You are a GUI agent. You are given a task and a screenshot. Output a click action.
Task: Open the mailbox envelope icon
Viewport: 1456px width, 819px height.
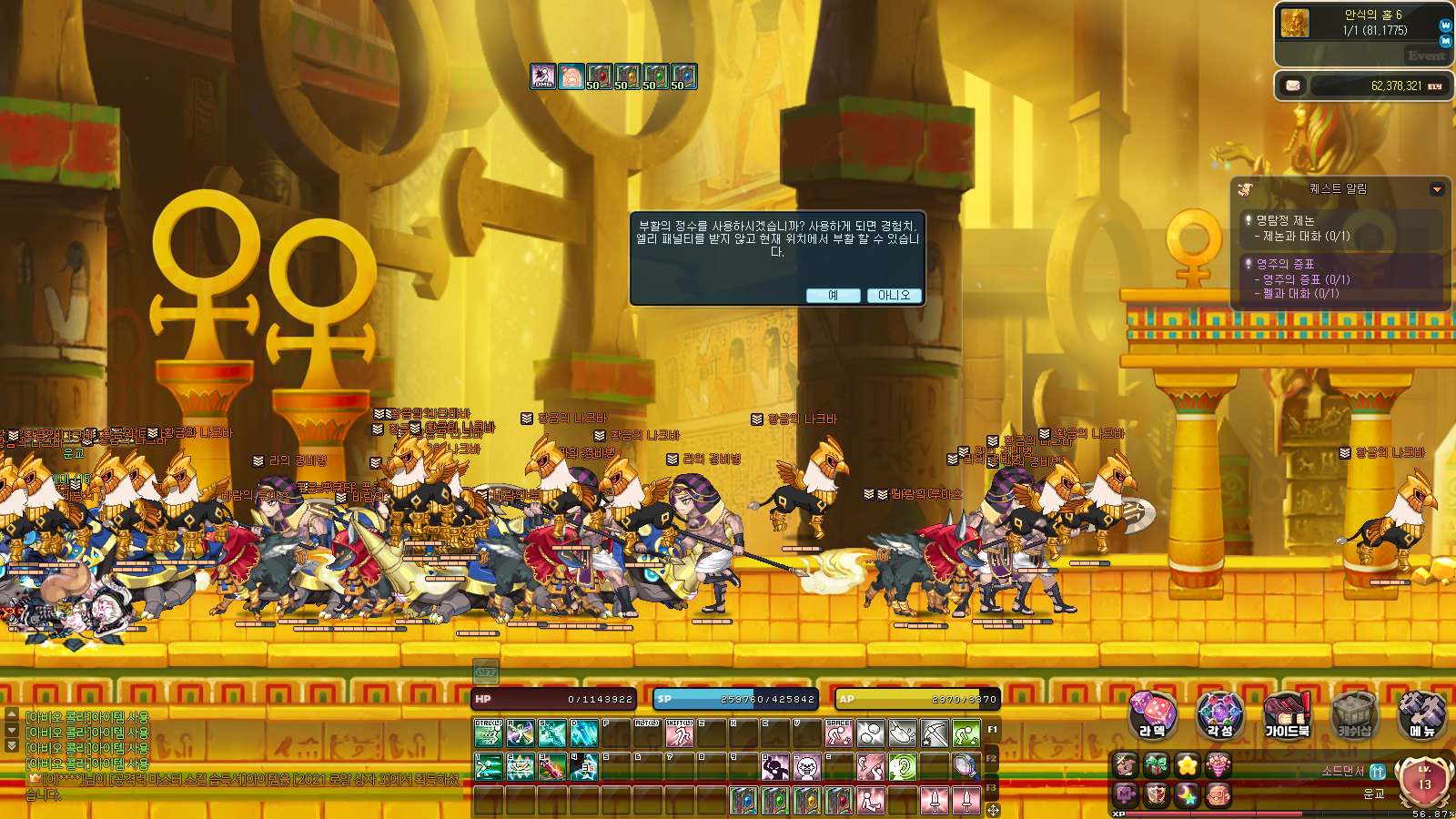1293,86
